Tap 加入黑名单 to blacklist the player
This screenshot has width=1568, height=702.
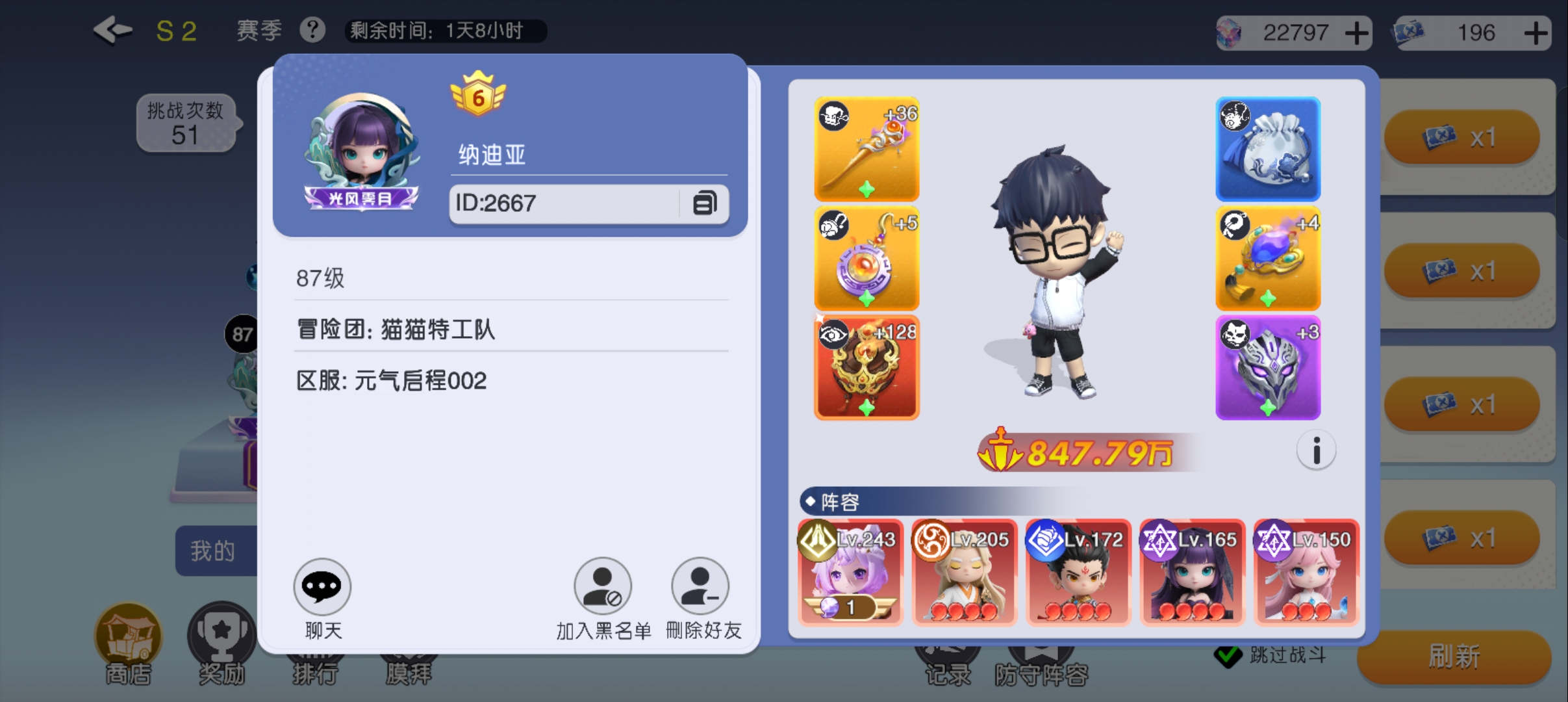click(x=602, y=586)
